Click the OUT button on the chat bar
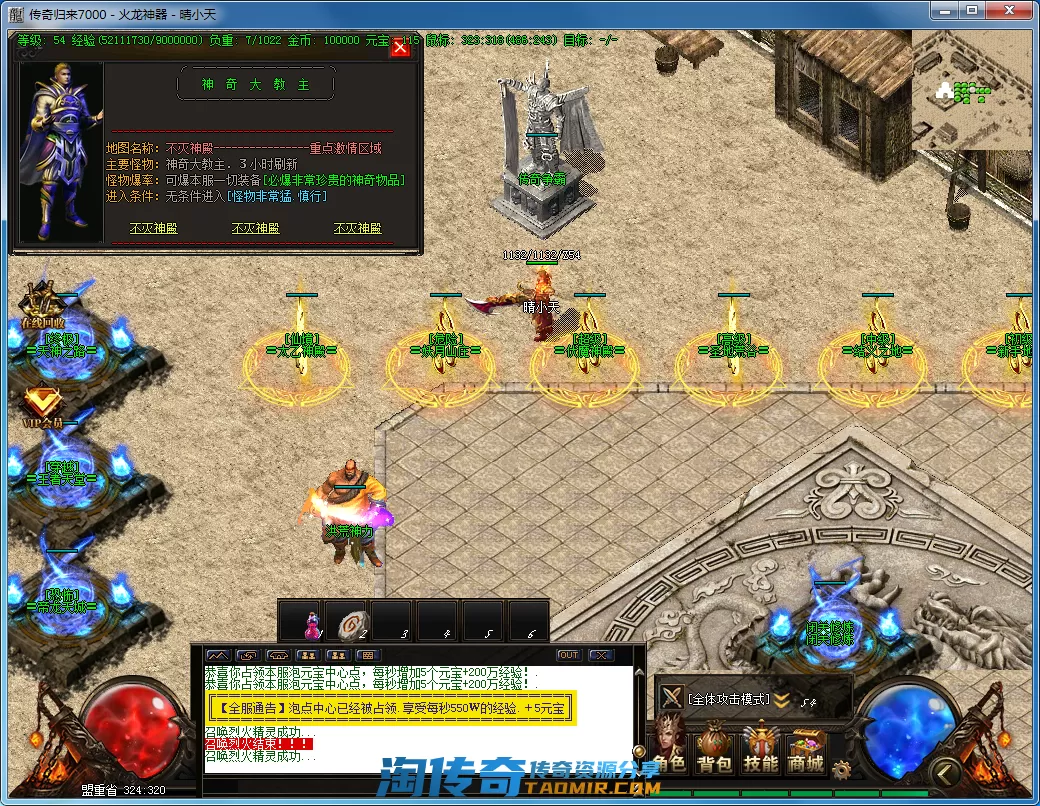This screenshot has width=1040, height=806. coord(568,655)
